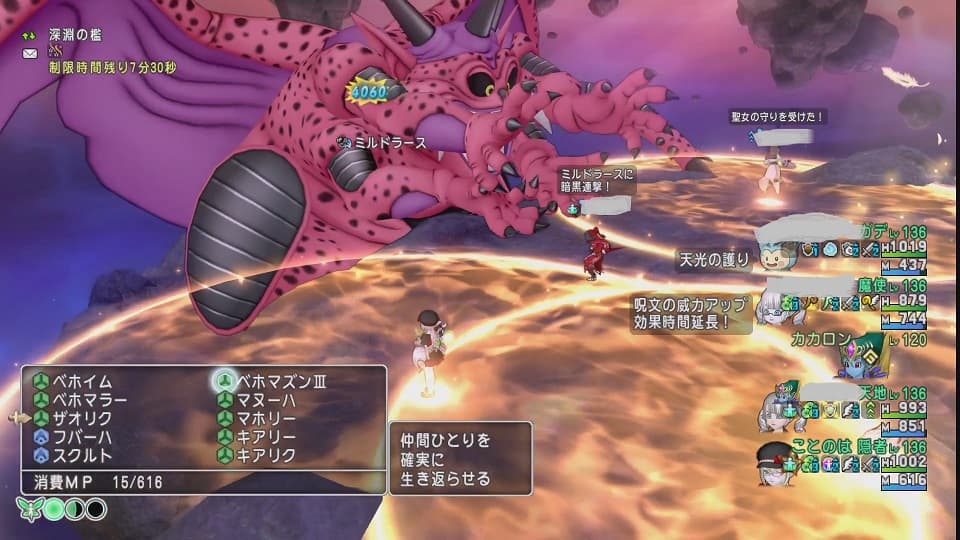Select the キアリー cure spell
The image size is (960, 540).
(265, 437)
